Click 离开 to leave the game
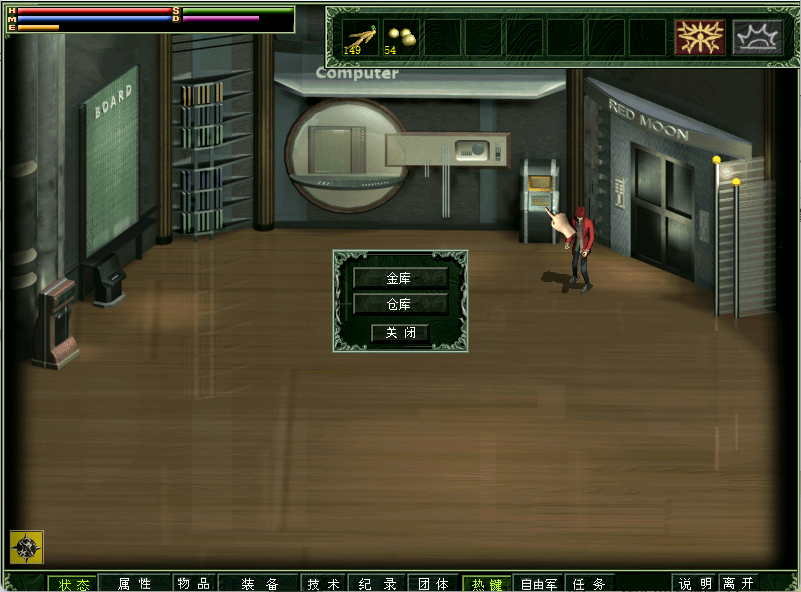The height and width of the screenshot is (592, 801). tap(739, 584)
